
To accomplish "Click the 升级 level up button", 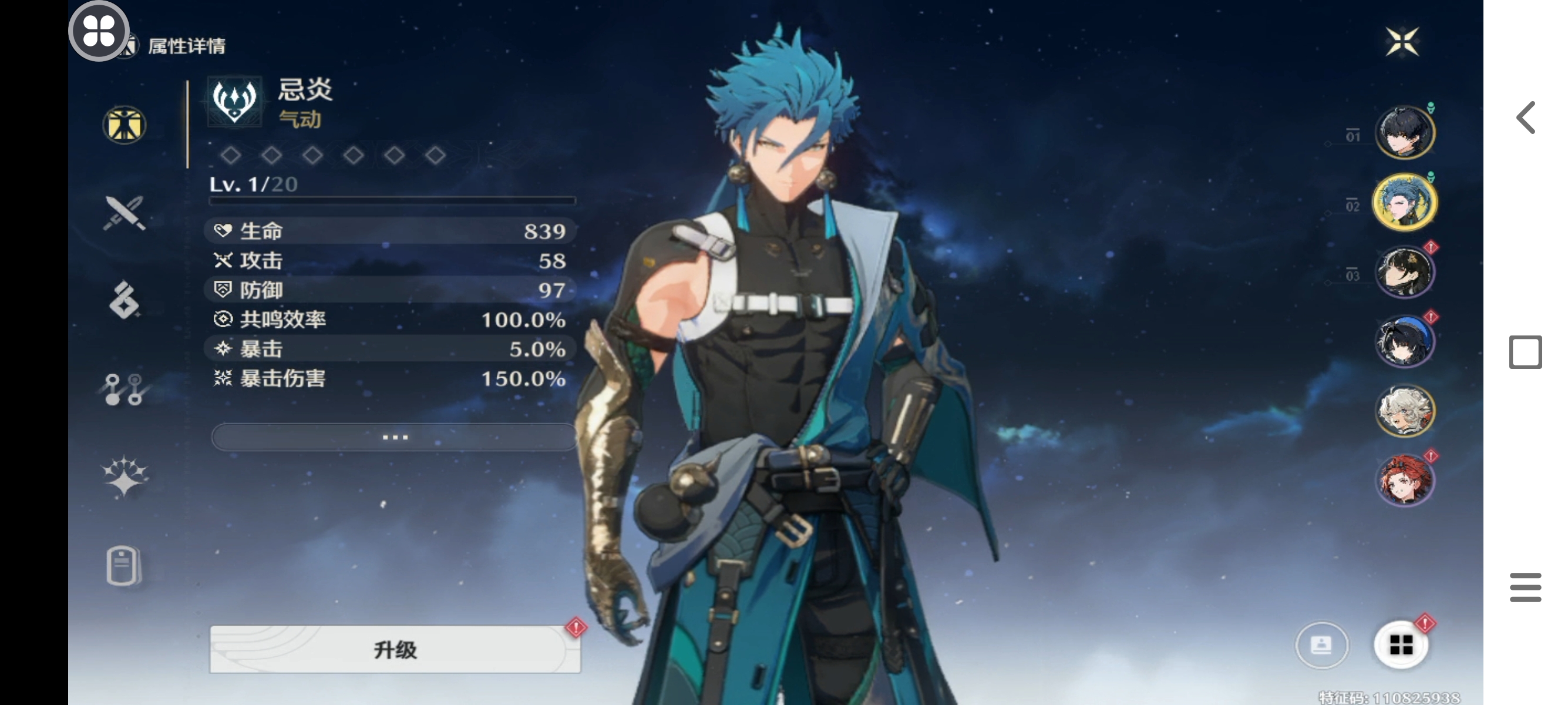I will coord(395,649).
